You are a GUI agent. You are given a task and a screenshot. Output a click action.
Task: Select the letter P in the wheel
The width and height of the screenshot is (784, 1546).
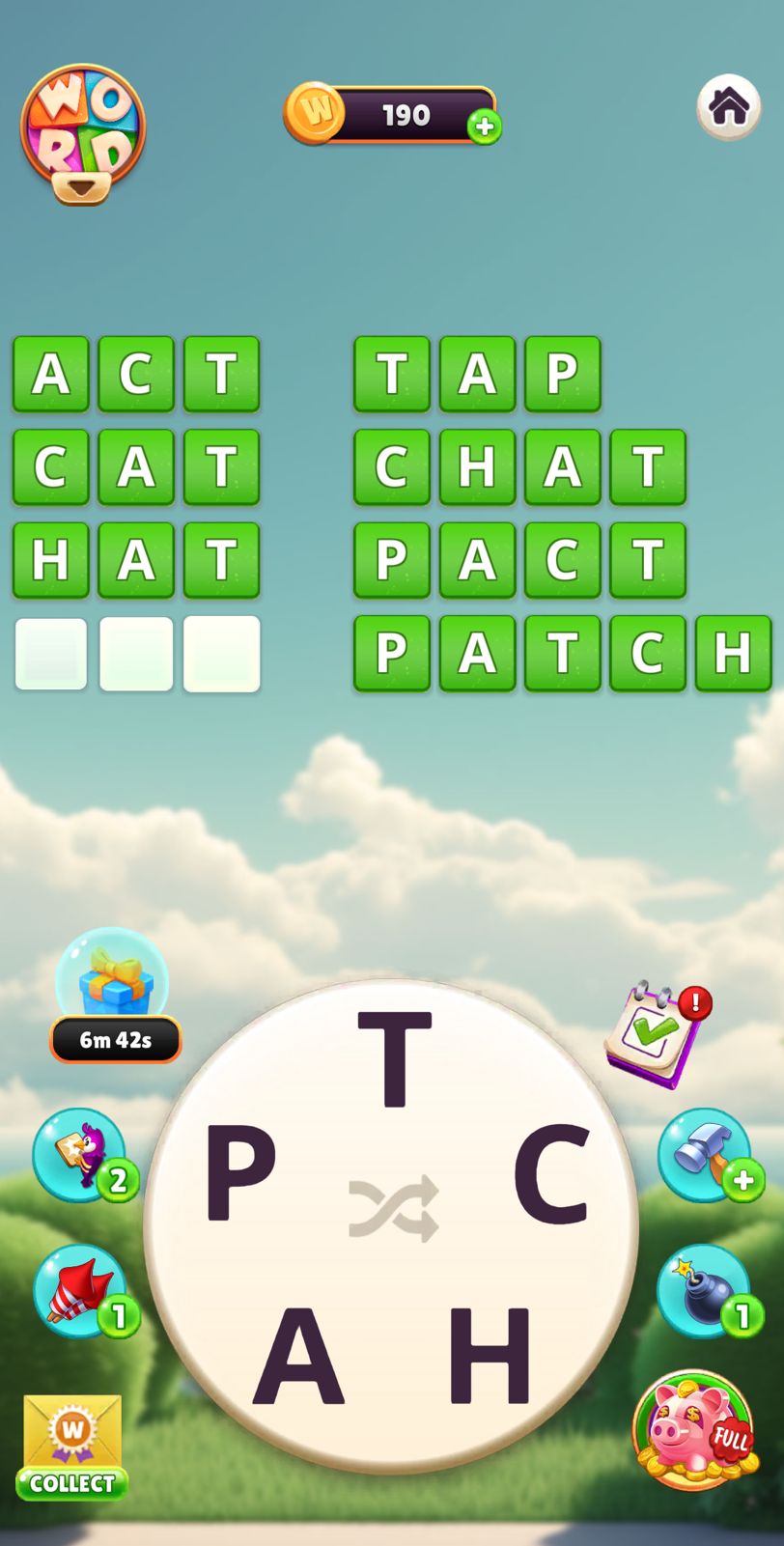(241, 1172)
